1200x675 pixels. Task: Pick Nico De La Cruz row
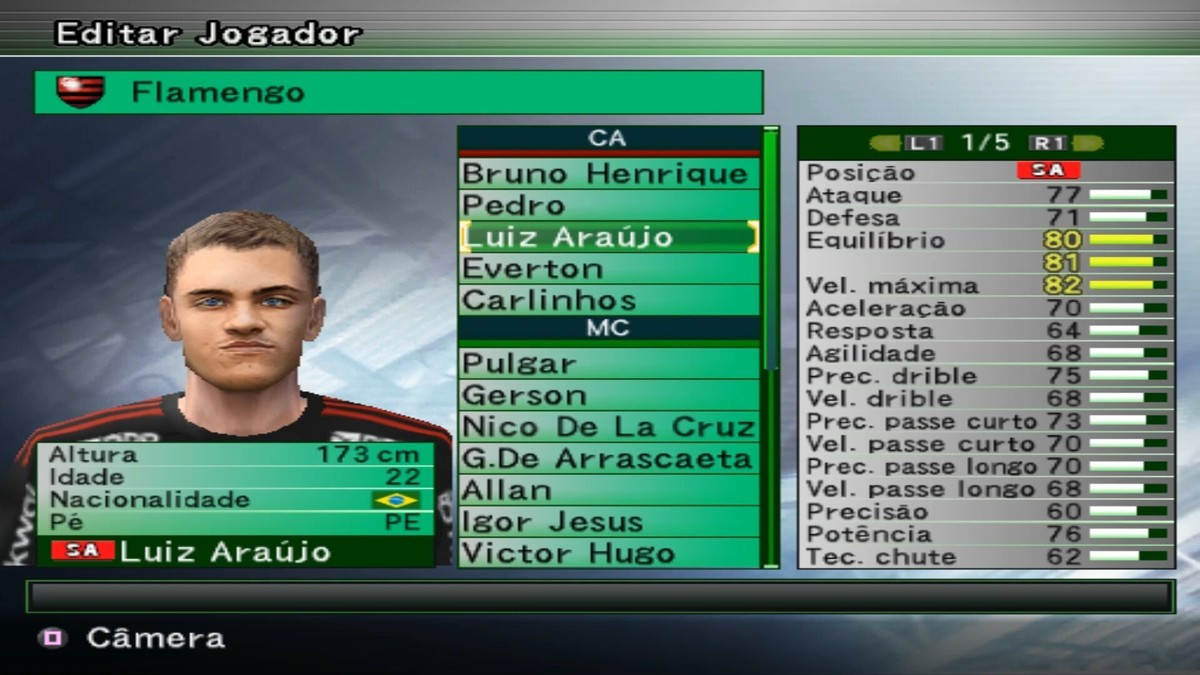(x=607, y=427)
